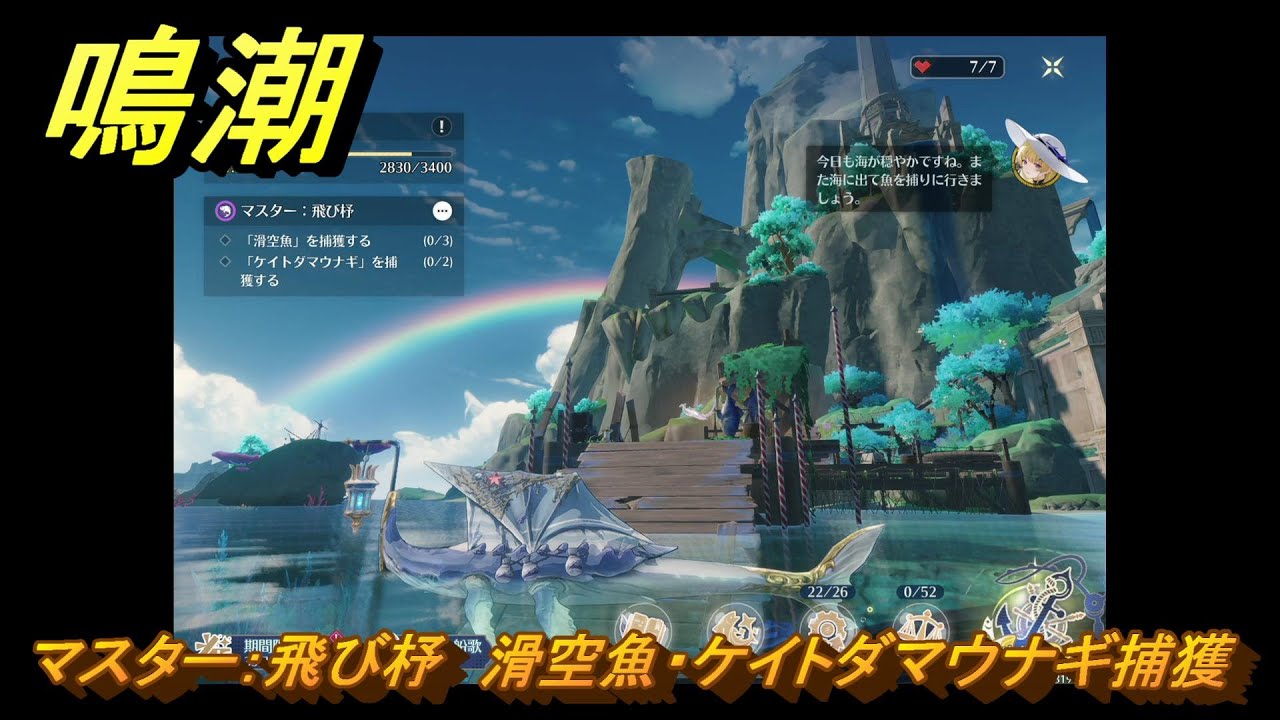Image resolution: width=1280 pixels, height=720 pixels.
Task: Open the gear settings icon near 22/26 counter
Action: (828, 625)
